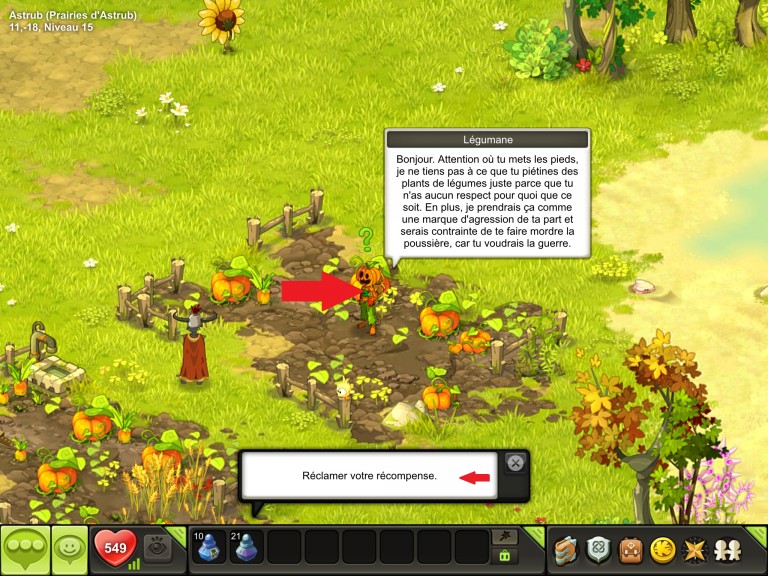Click the eye spectator icon
Screen dimensions: 768x576
coord(158,548)
